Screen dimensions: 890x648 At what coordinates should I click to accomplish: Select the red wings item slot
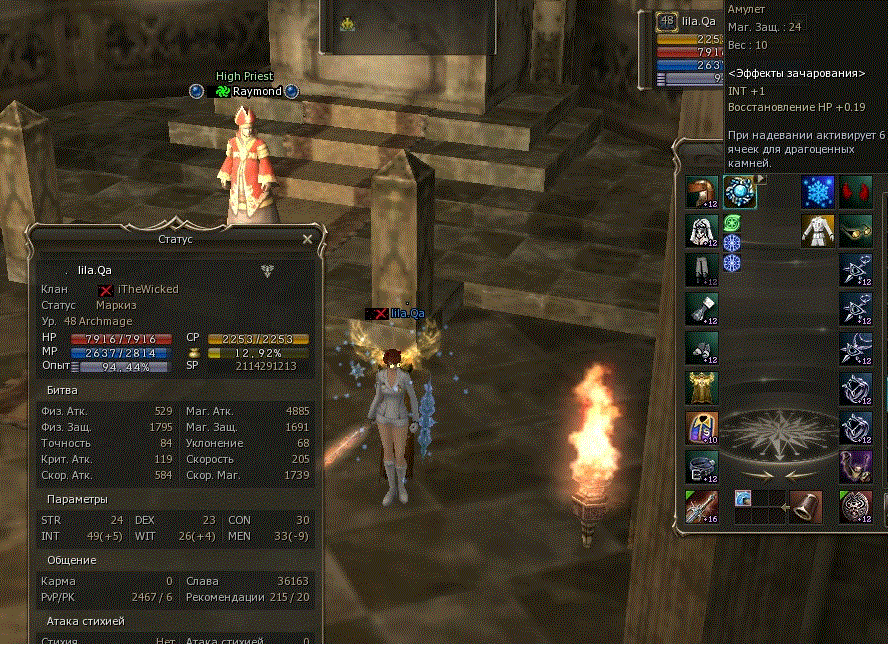pos(855,192)
